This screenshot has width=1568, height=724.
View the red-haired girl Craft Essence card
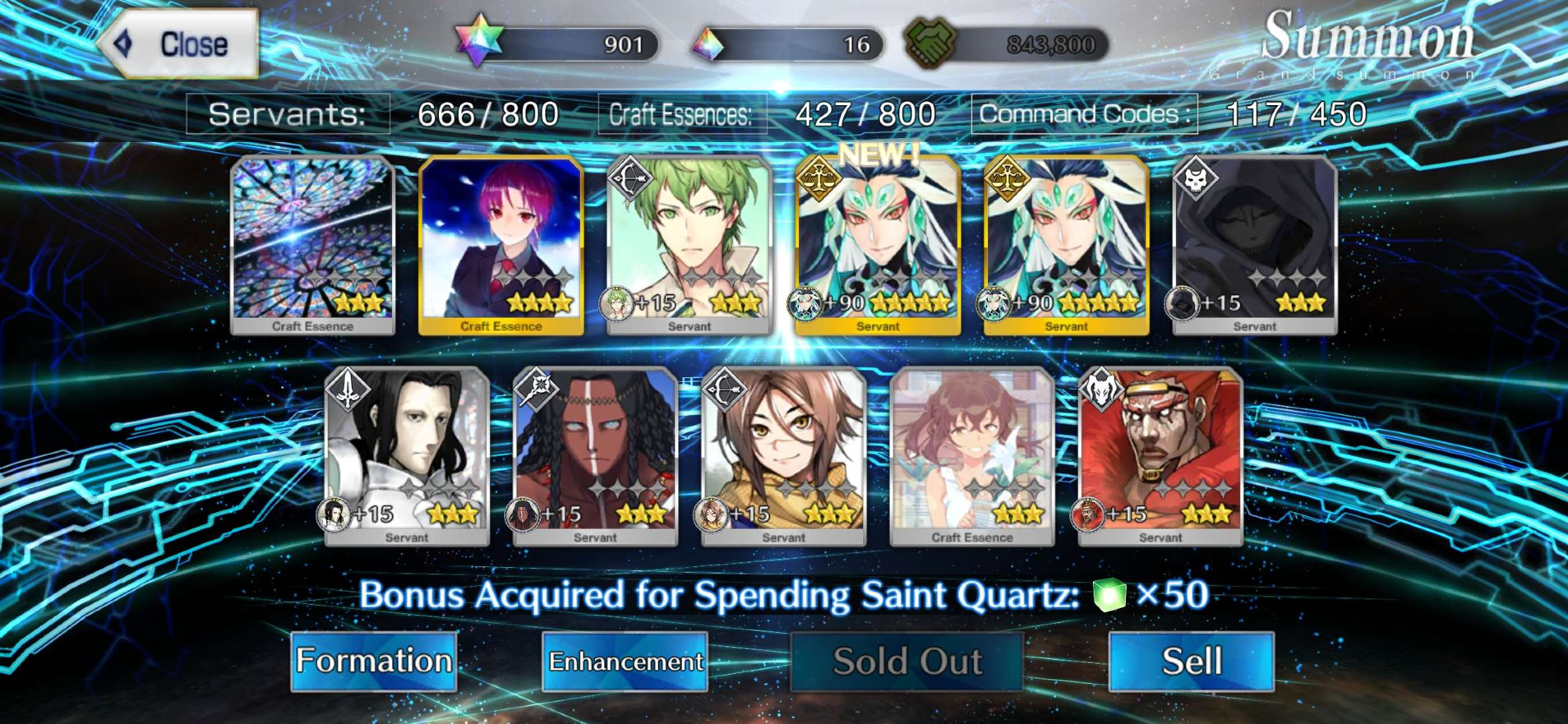pos(501,245)
